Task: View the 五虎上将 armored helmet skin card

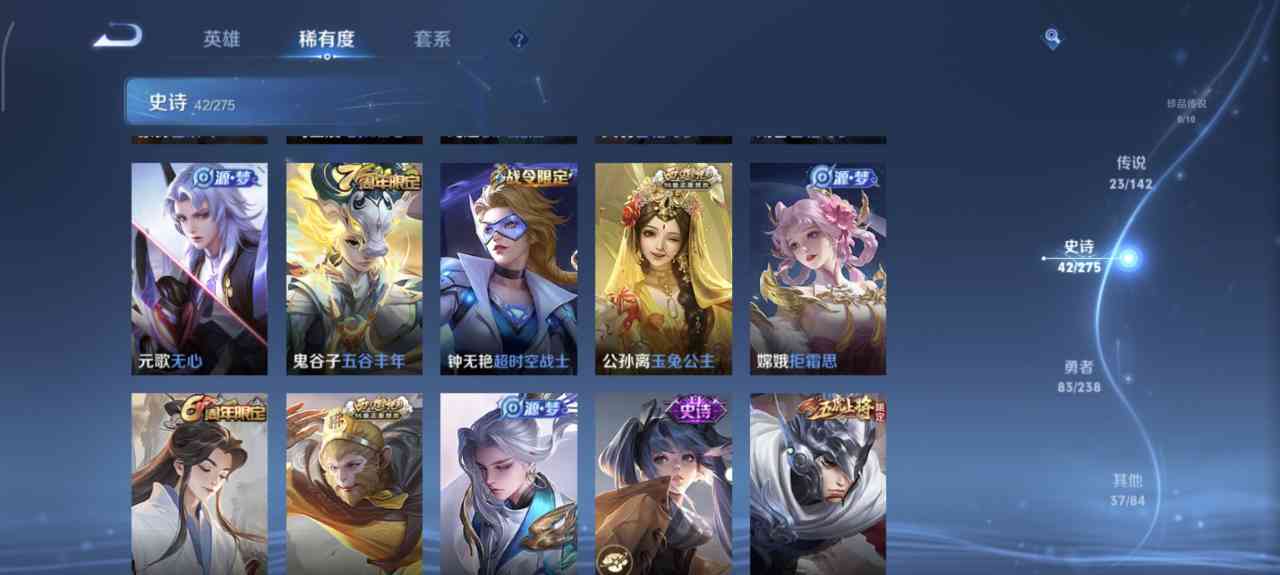Action: tap(818, 484)
